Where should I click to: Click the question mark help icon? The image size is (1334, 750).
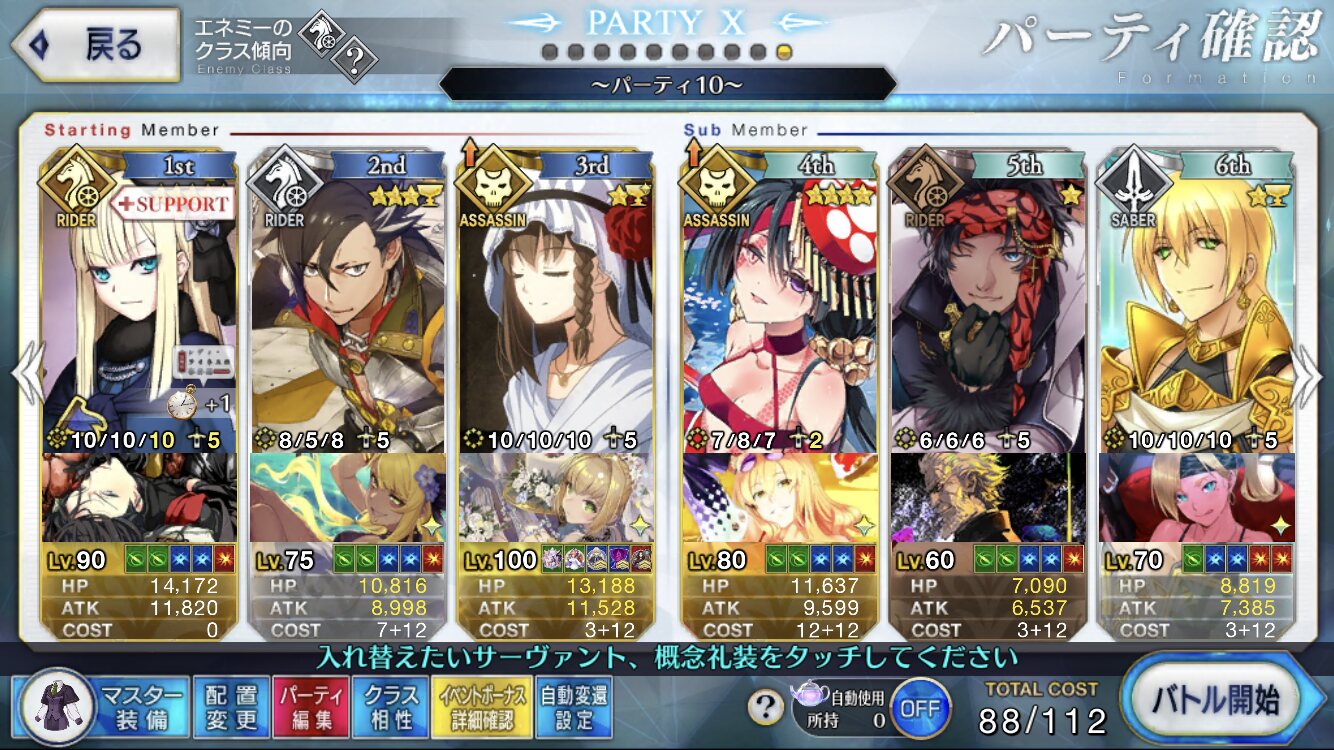765,708
